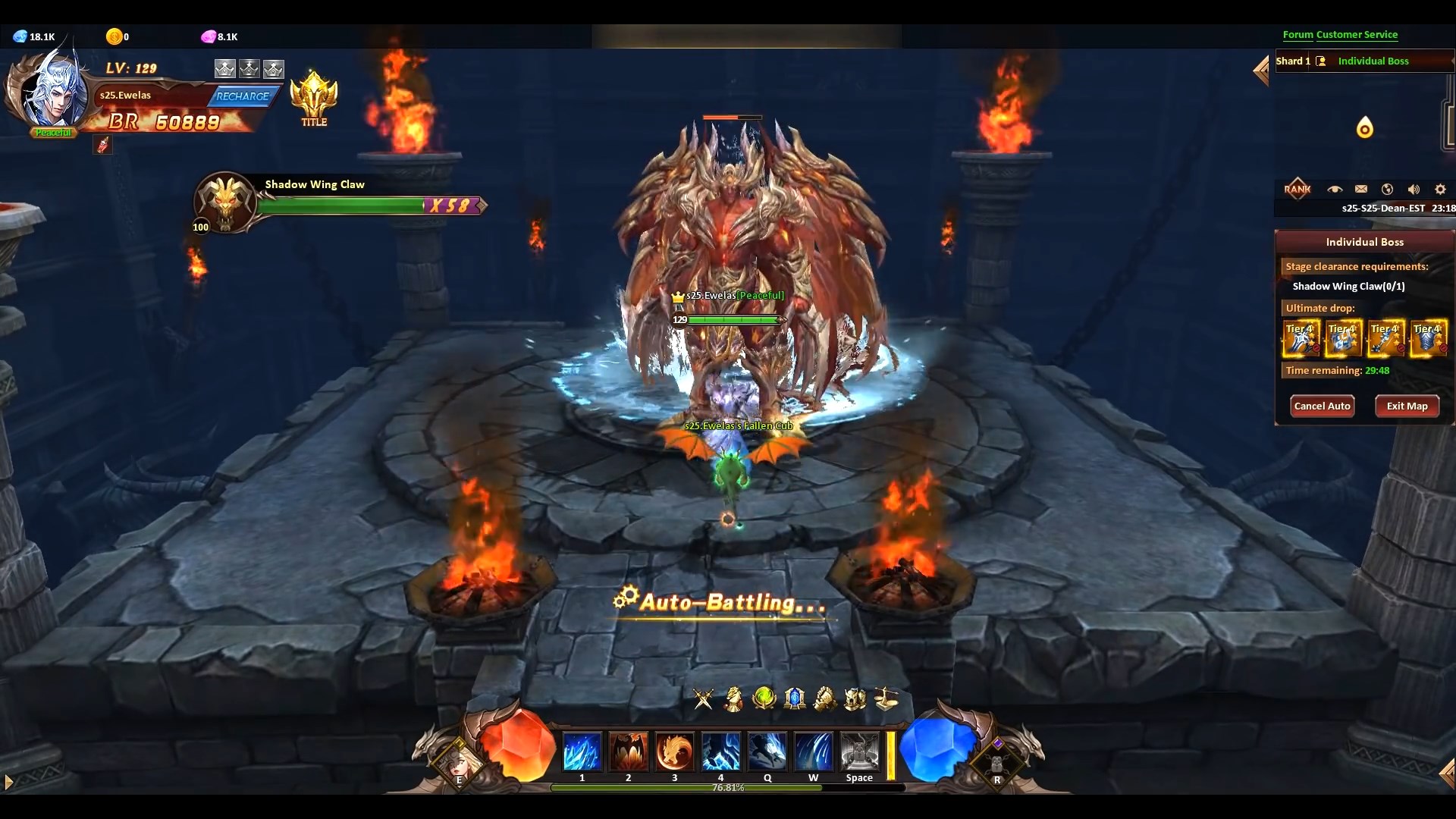This screenshot has width=1456, height=819.
Task: Mute game sound via the speaker icon
Action: coord(1414,190)
